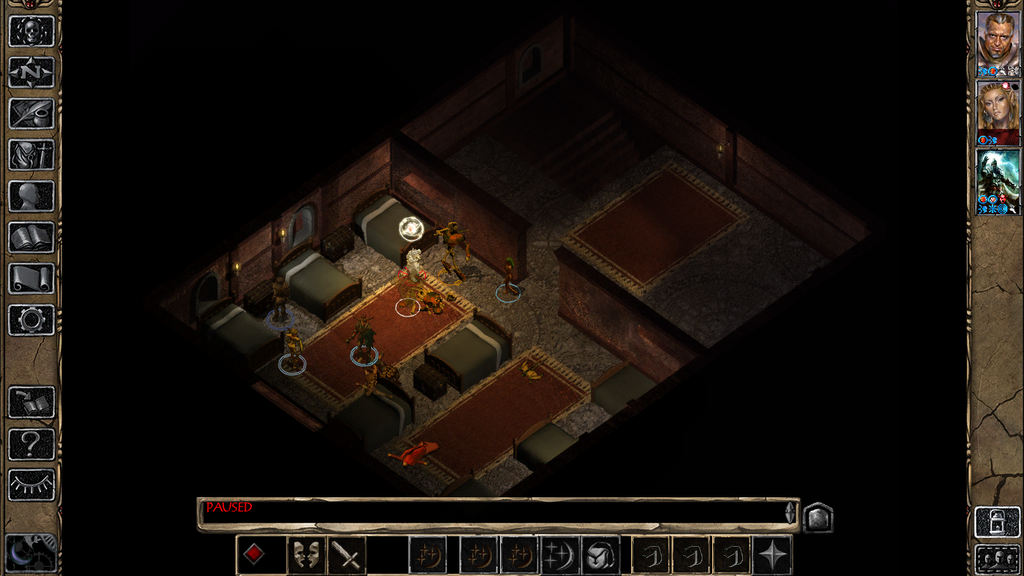Choose the armored dark figure portrait

pos(997,180)
